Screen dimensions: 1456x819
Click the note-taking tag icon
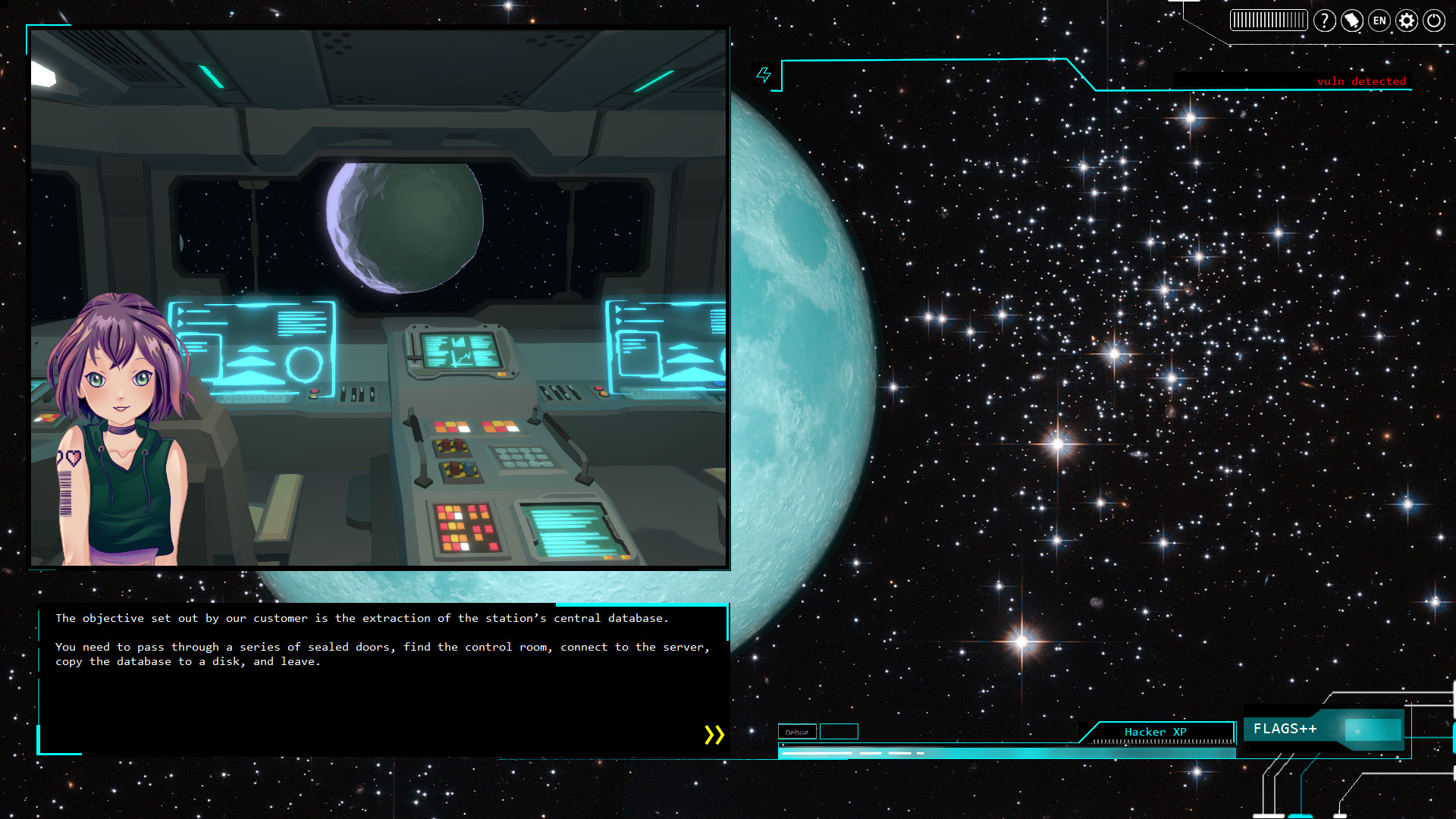1352,20
